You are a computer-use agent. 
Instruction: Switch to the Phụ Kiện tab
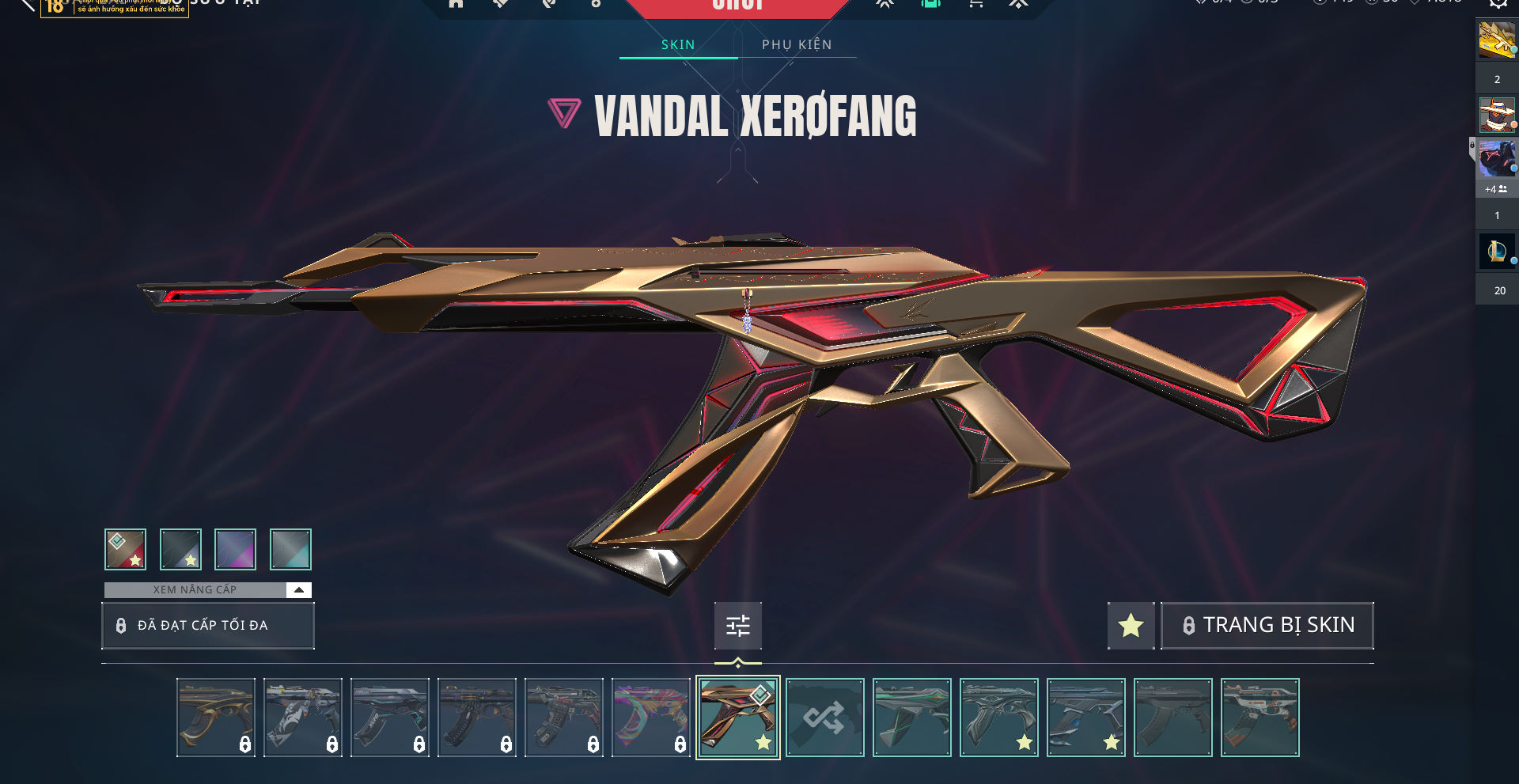click(797, 45)
